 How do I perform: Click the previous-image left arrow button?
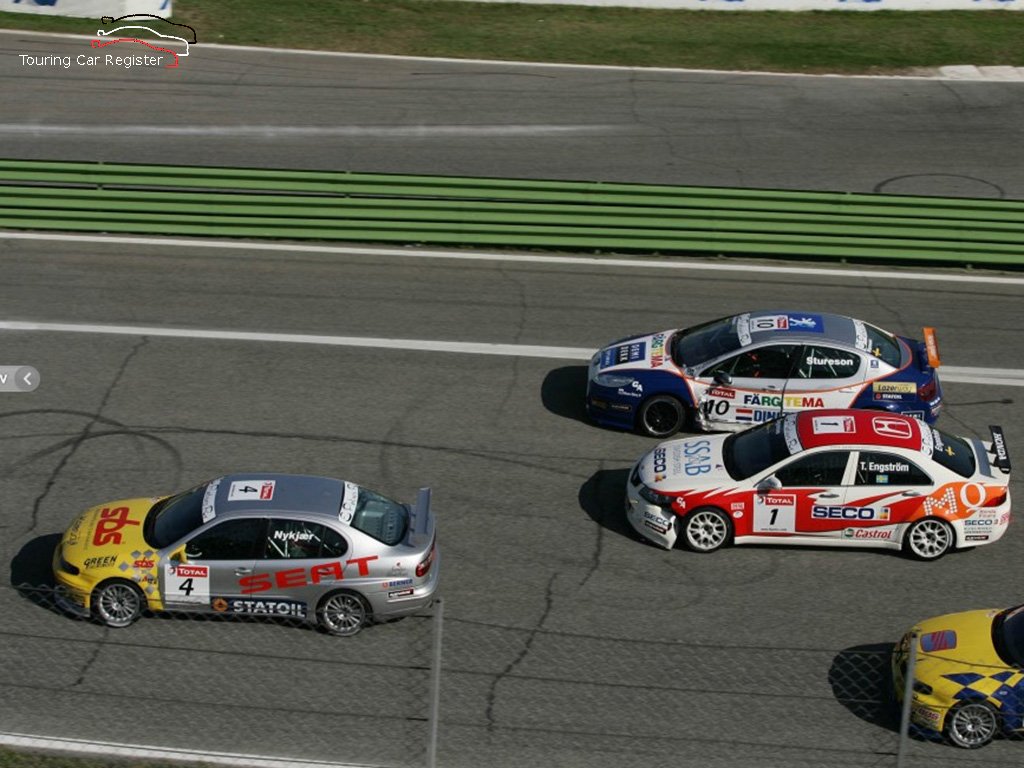pyautogui.click(x=27, y=379)
